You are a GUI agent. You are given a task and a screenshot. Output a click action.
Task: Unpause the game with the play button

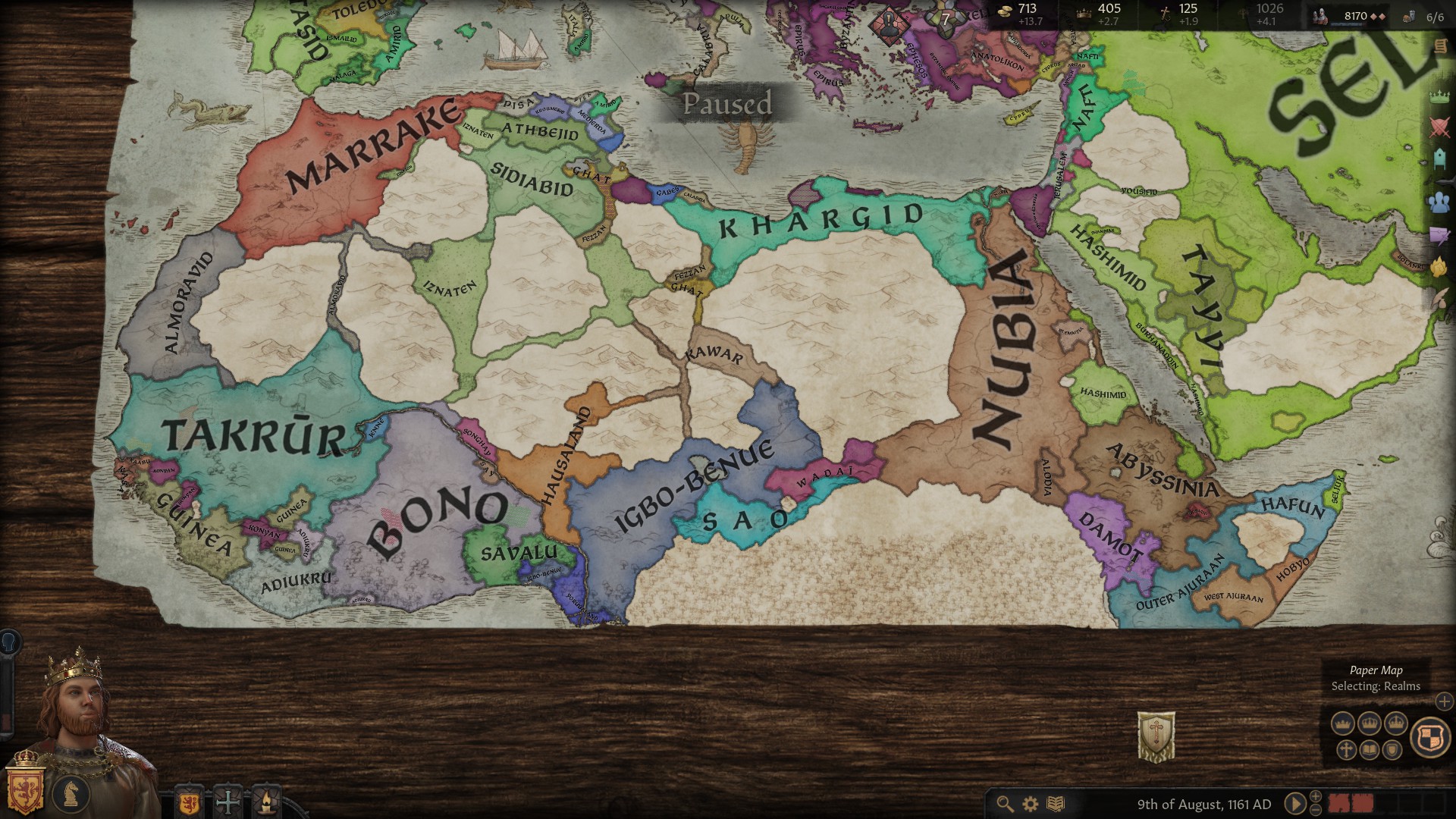(x=1295, y=804)
